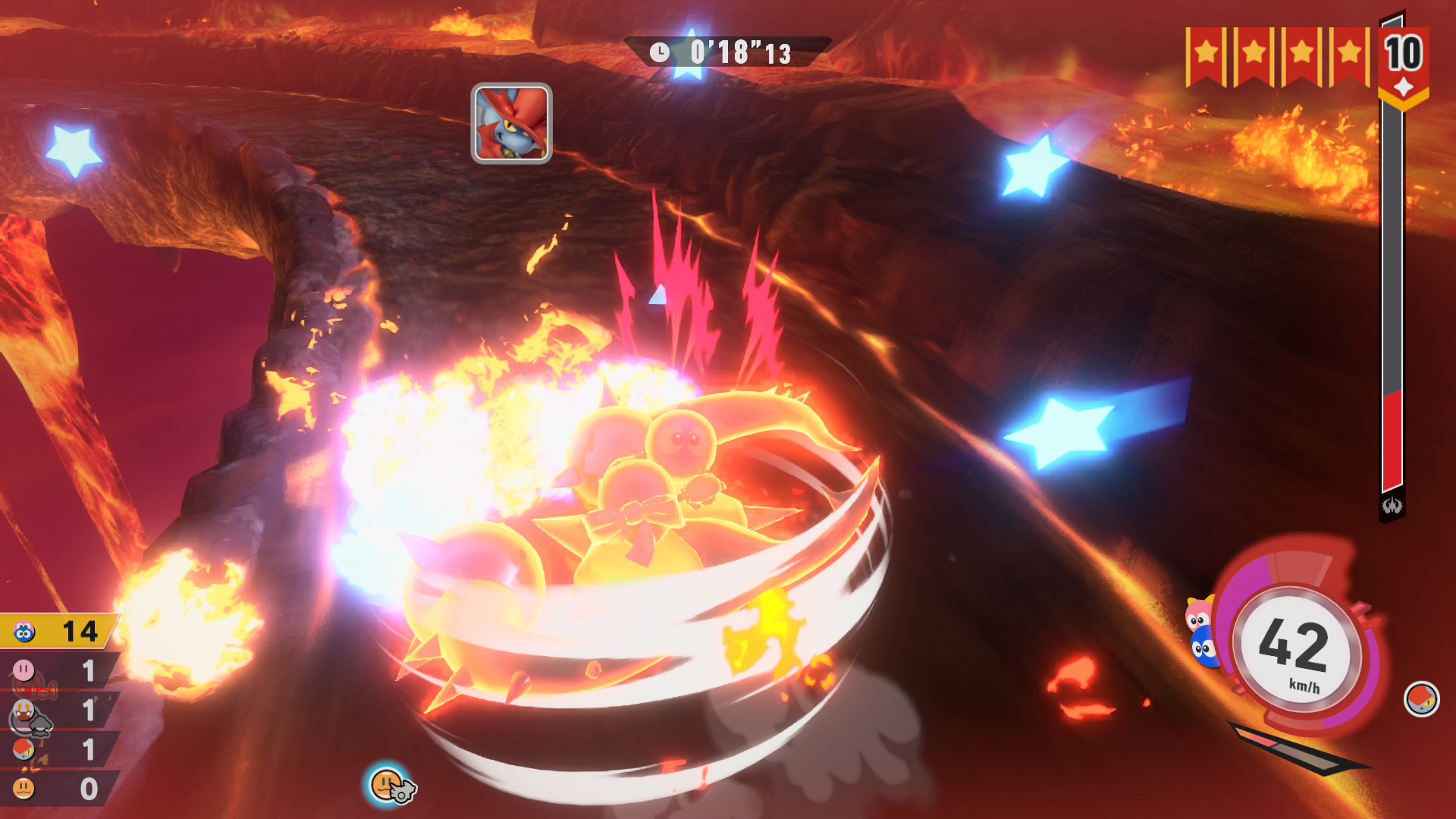Click the round red-hat rider marker
Viewport: 1456px width, 819px height.
pos(1421,698)
